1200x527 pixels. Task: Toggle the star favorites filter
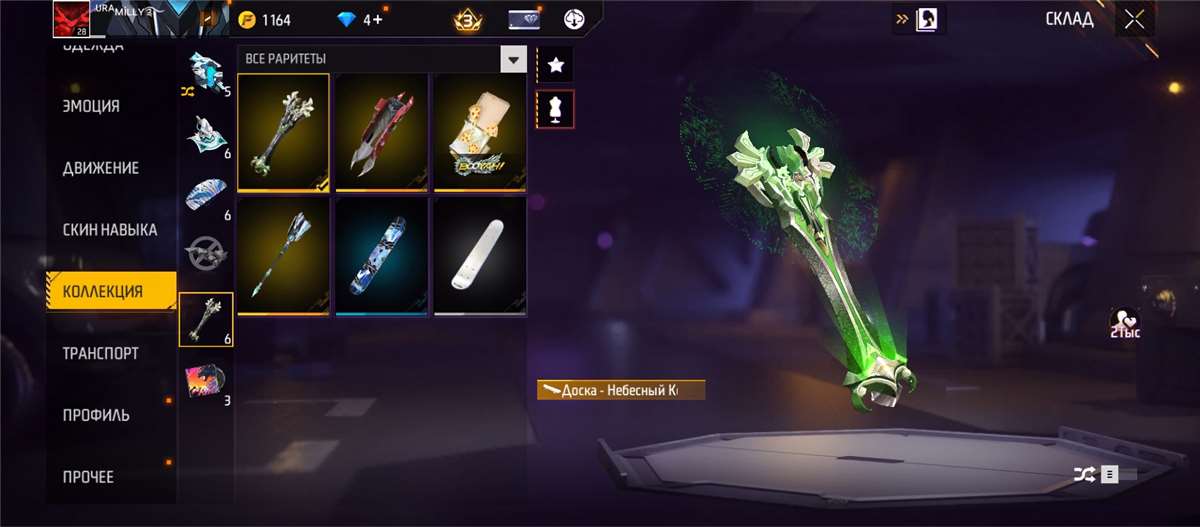click(556, 66)
